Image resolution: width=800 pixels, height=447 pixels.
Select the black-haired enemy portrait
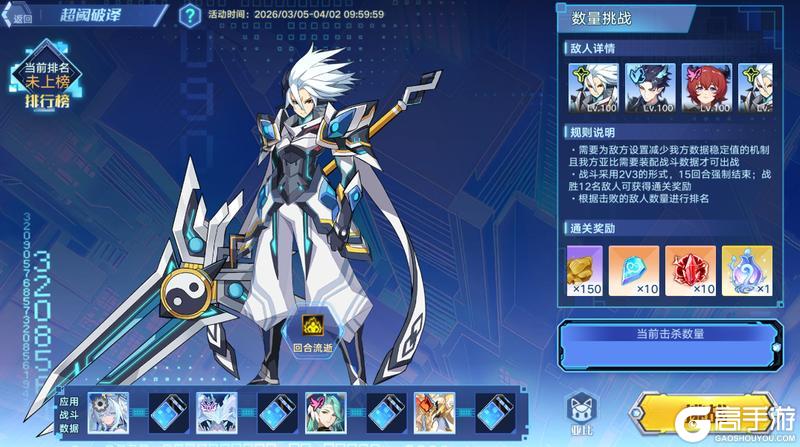click(x=650, y=87)
